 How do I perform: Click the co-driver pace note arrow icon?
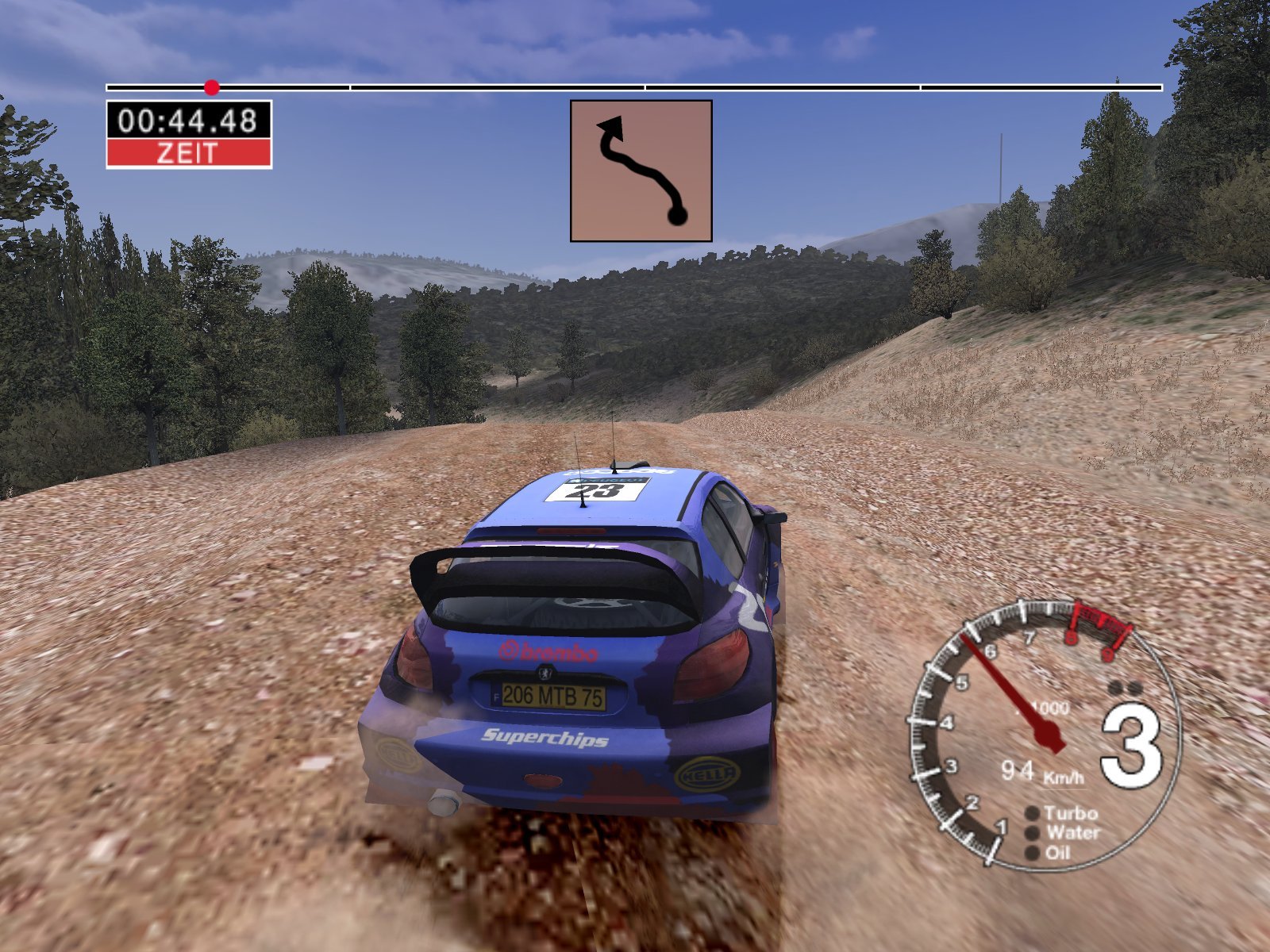point(641,171)
